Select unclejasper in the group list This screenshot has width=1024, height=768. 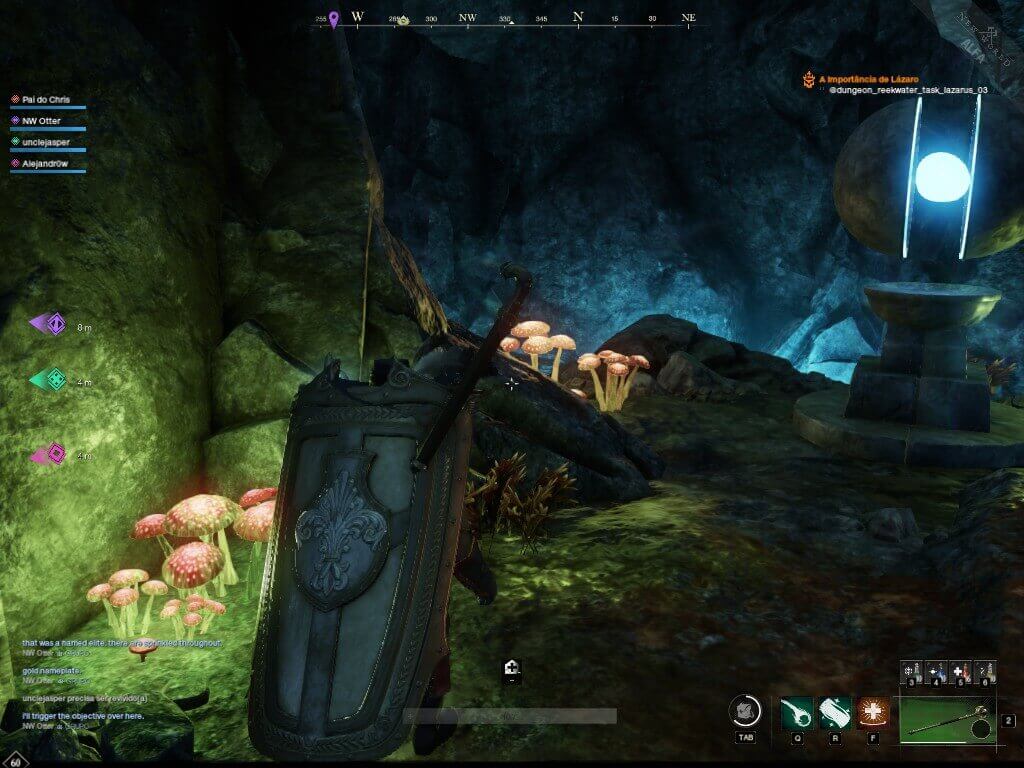48,141
